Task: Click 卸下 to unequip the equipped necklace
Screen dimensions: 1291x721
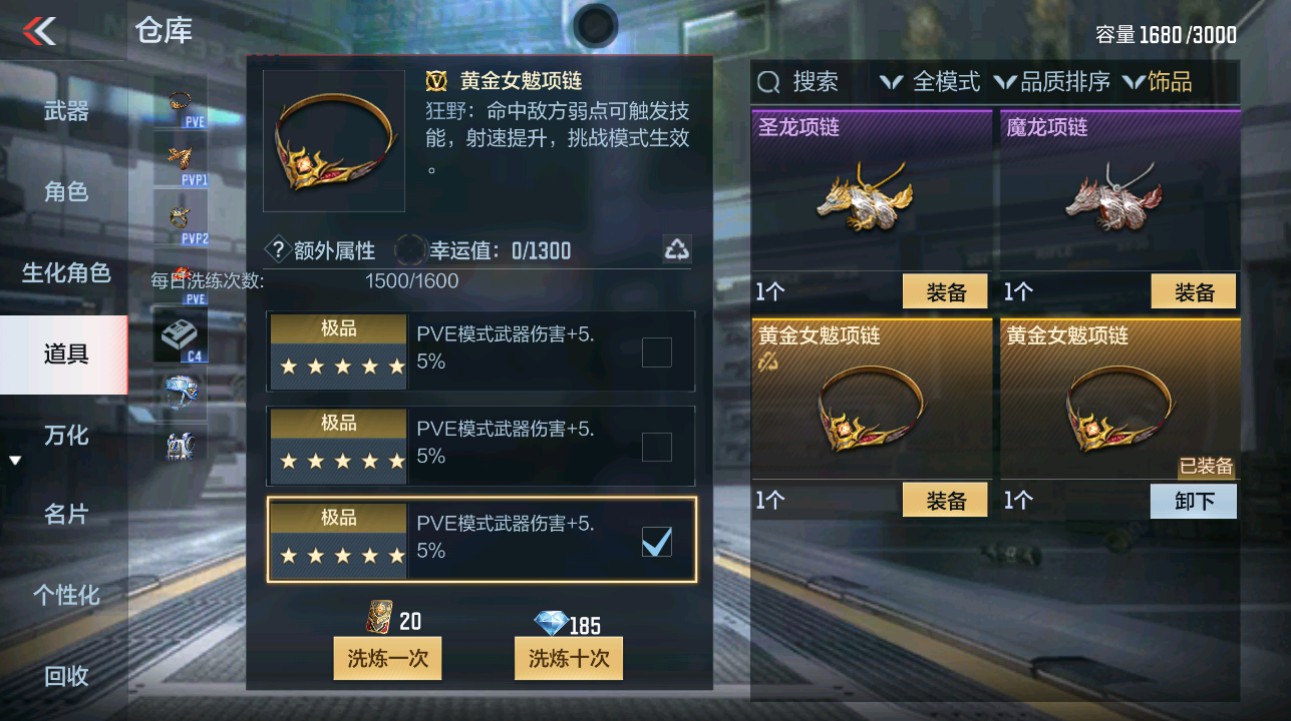Action: tap(1193, 500)
